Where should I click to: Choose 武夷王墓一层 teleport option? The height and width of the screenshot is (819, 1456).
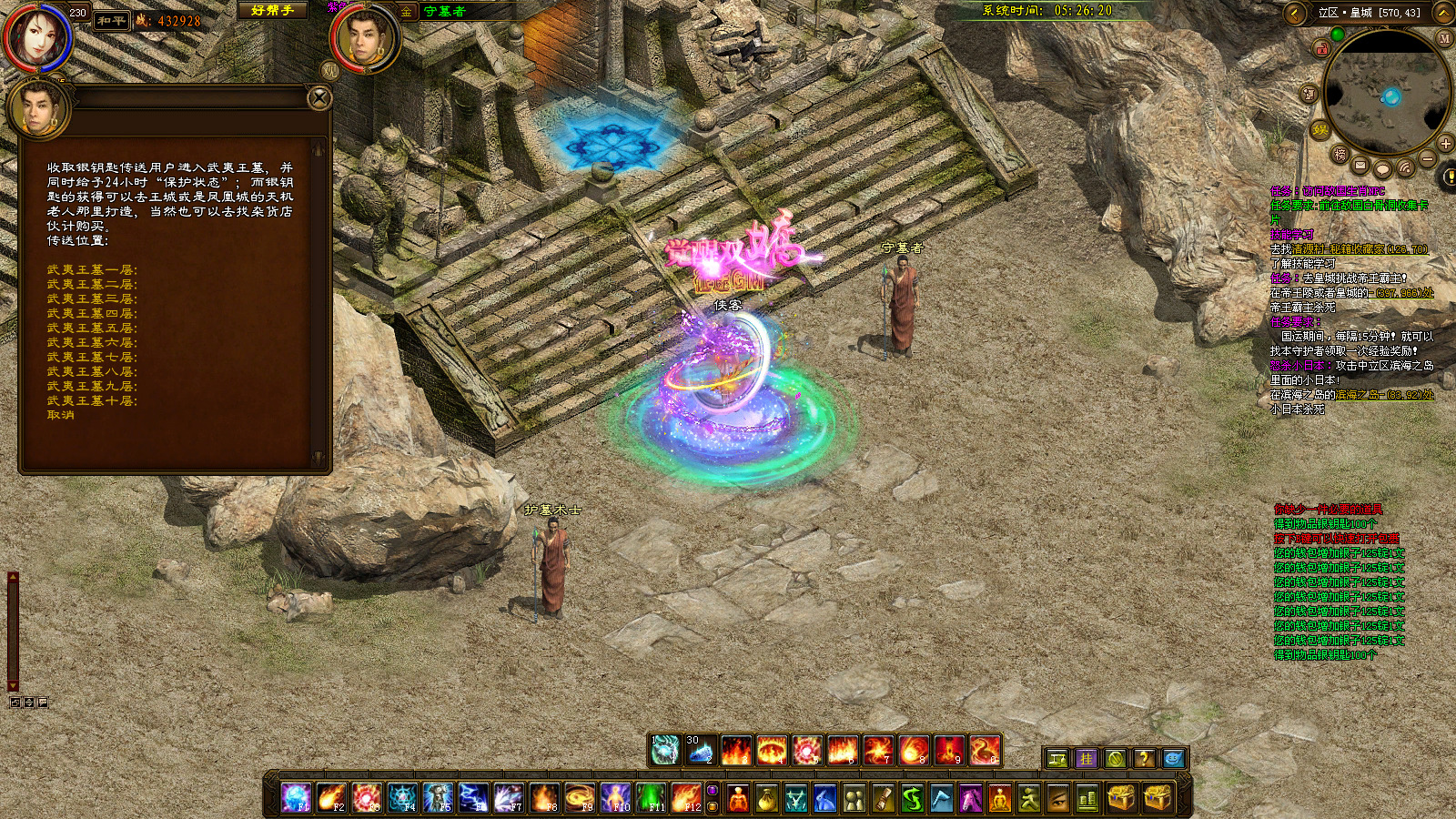pyautogui.click(x=92, y=270)
